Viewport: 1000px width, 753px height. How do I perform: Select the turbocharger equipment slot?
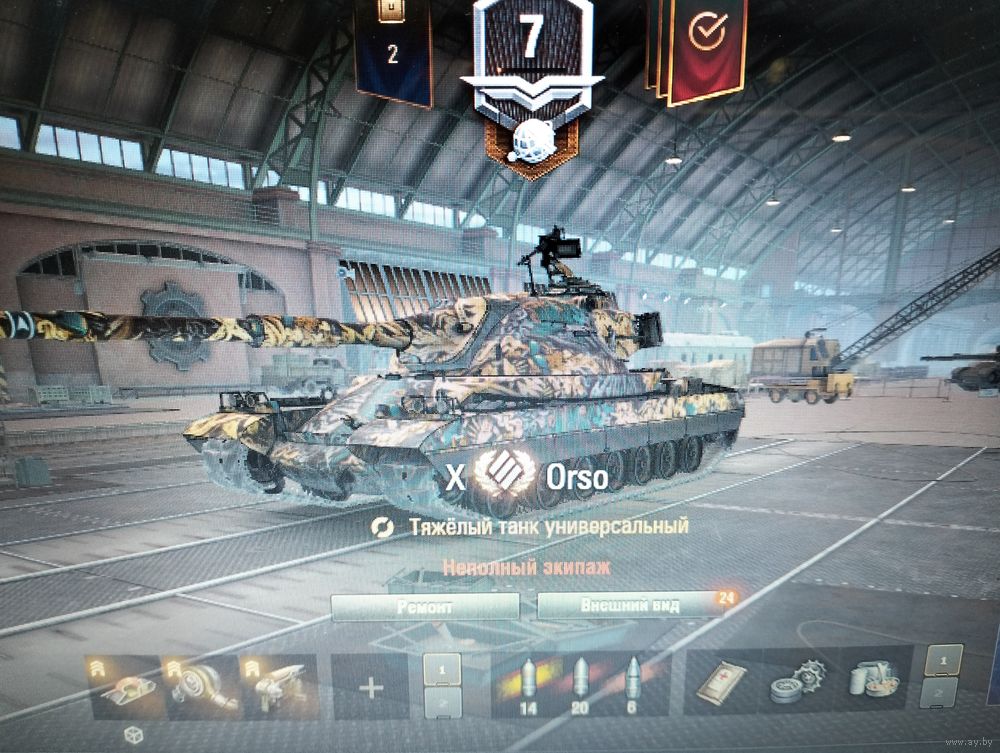coord(204,687)
